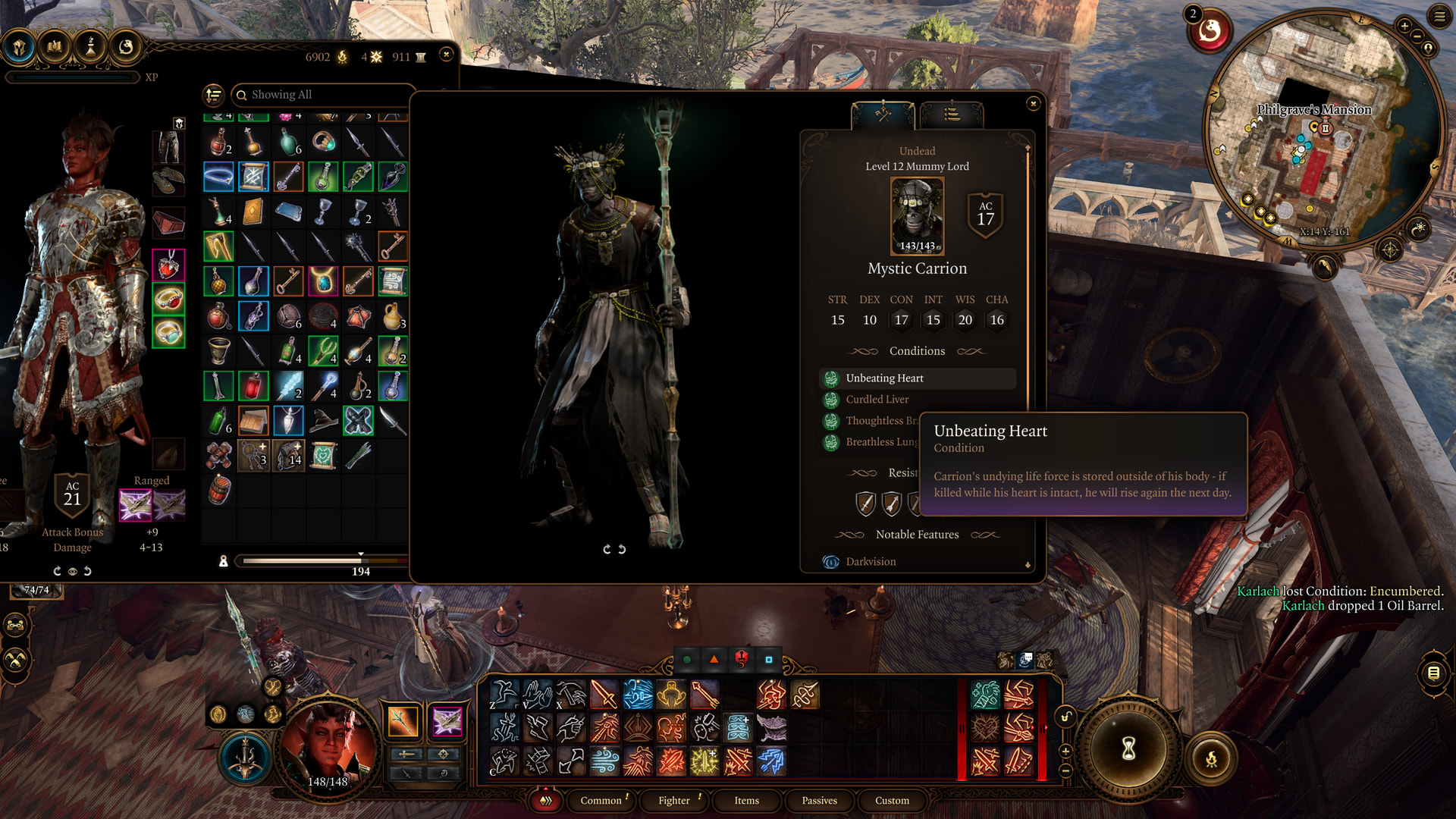Zoom in the minimap with plus button
This screenshot has height=819, width=1456.
1404,27
